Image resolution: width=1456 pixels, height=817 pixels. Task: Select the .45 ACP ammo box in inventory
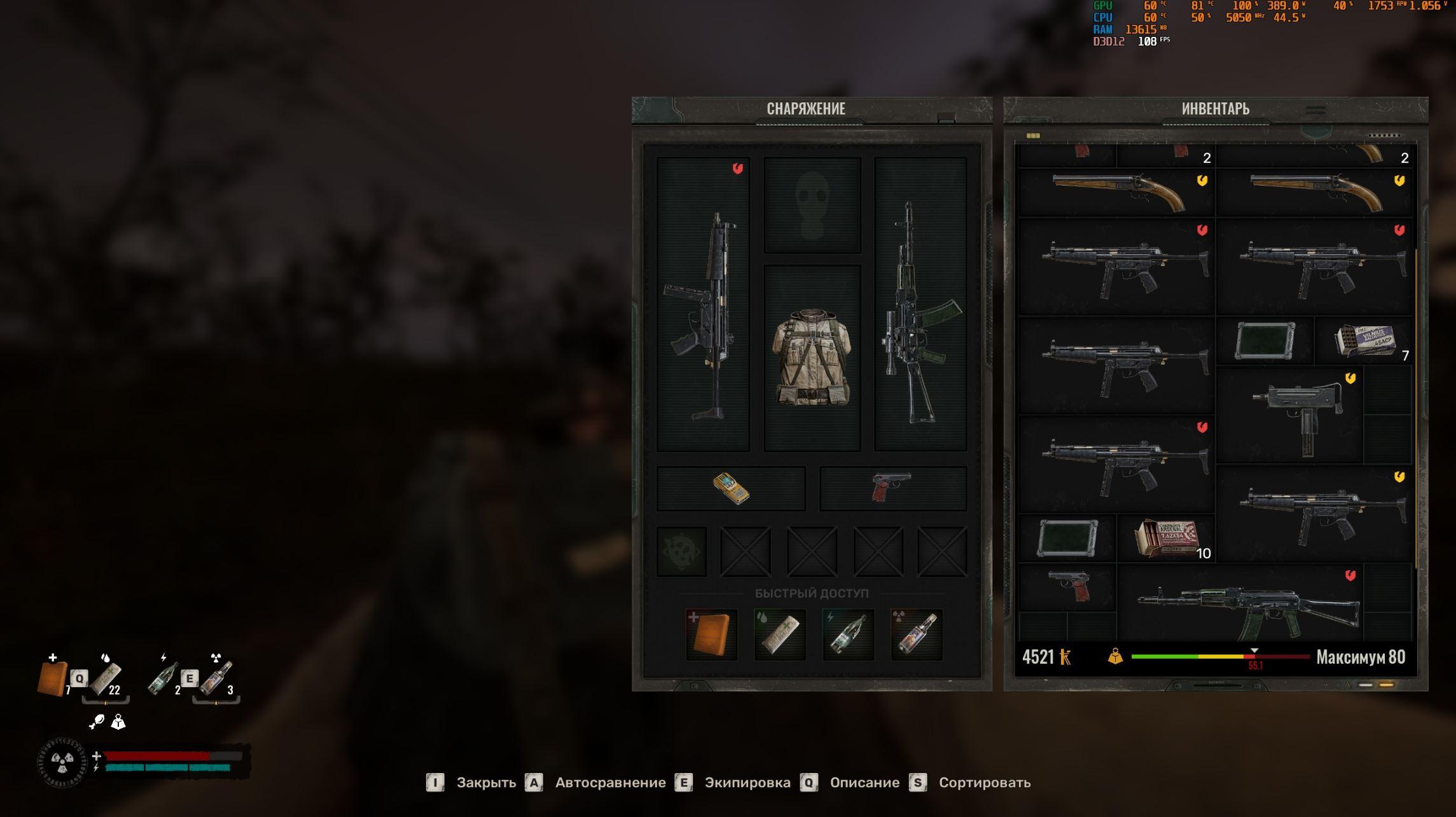pyautogui.click(x=1364, y=341)
